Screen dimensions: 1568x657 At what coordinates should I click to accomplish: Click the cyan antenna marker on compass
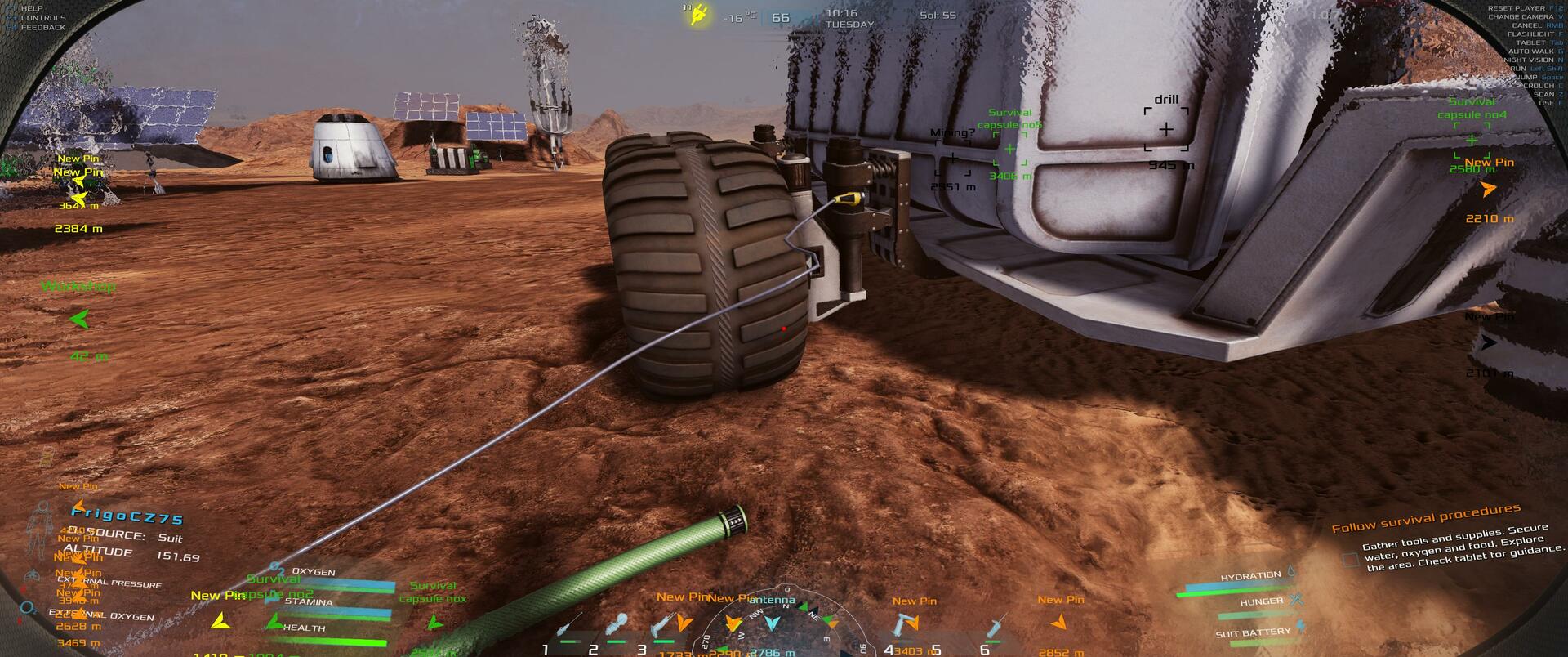pyautogui.click(x=772, y=624)
